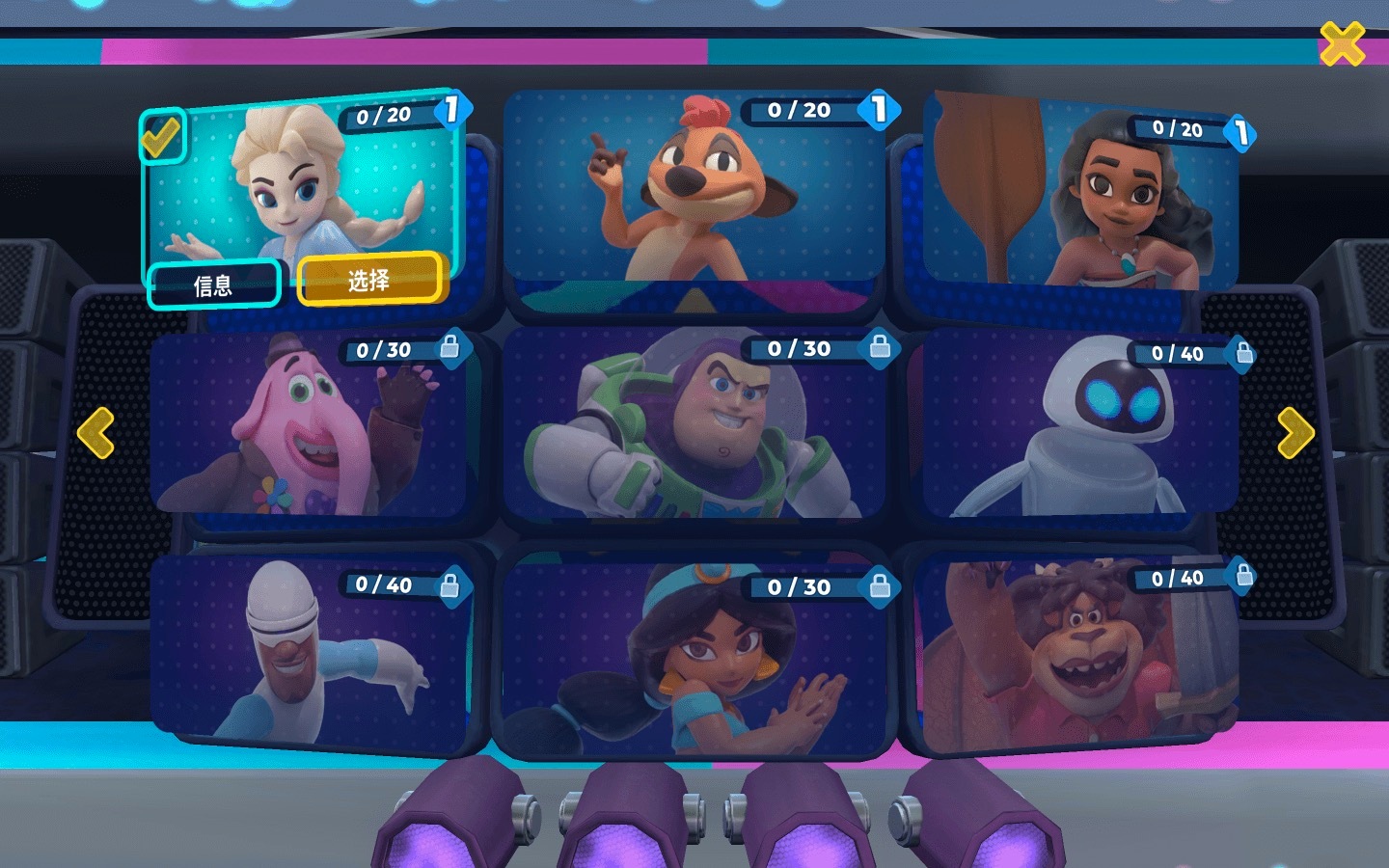This screenshot has height=868, width=1389.
Task: Pick the locked Jasmine card
Action: click(694, 656)
